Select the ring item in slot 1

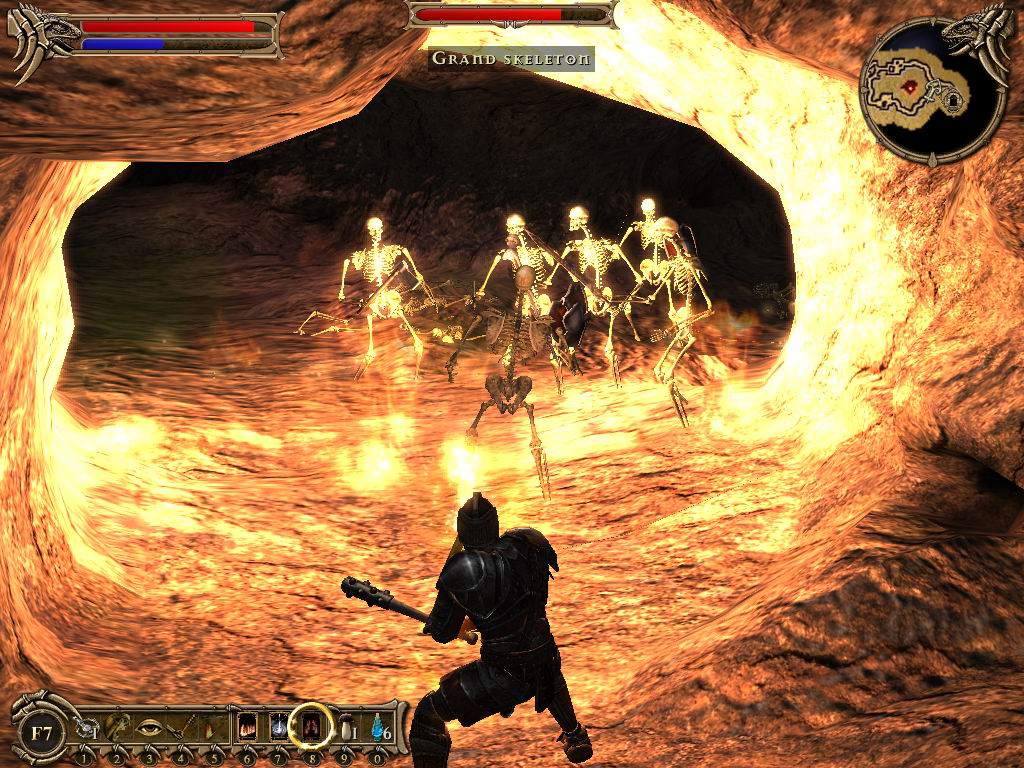pyautogui.click(x=88, y=730)
